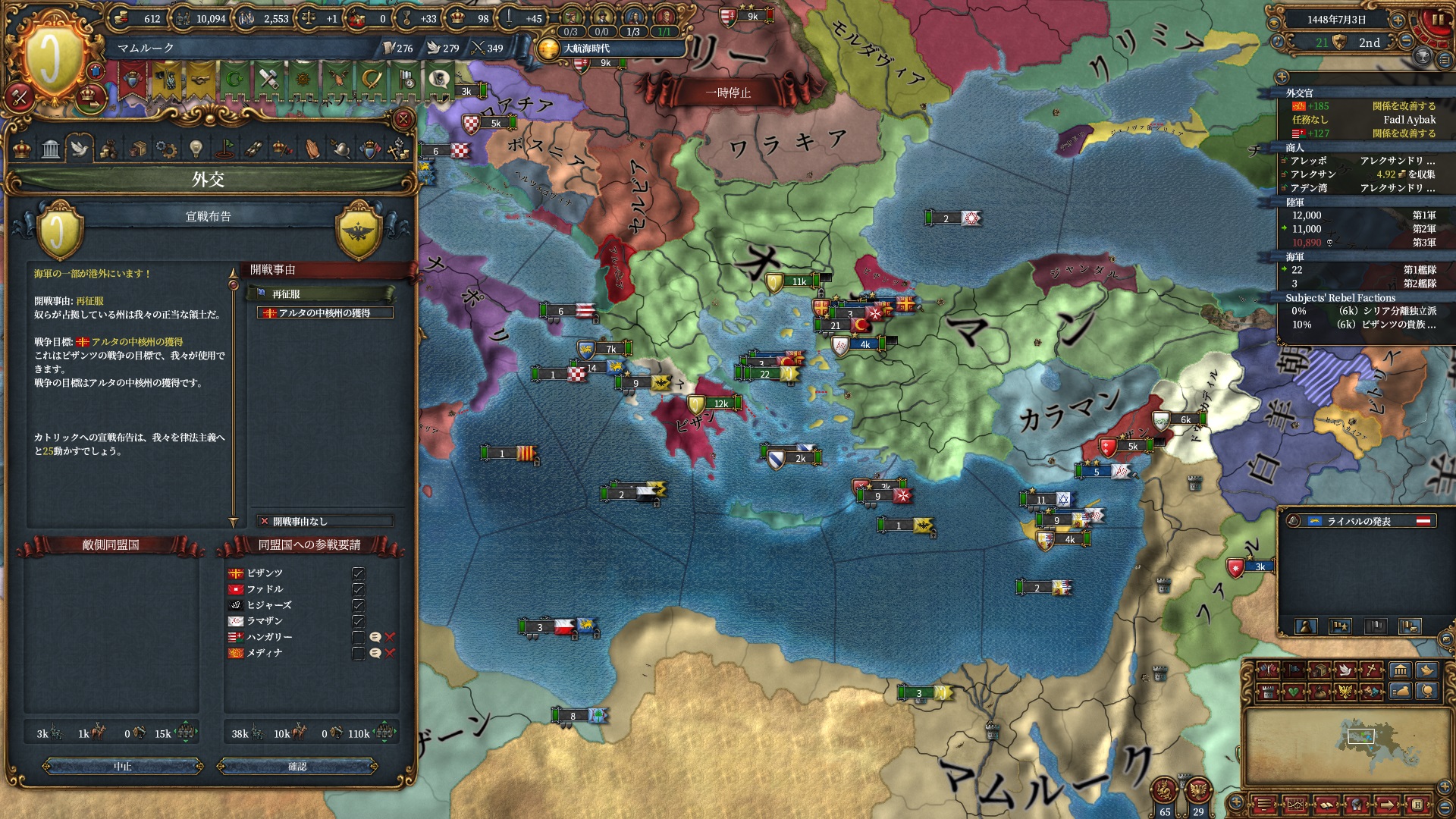Cancel the declaration with 中止
This screenshot has height=819, width=1456.
[x=123, y=767]
